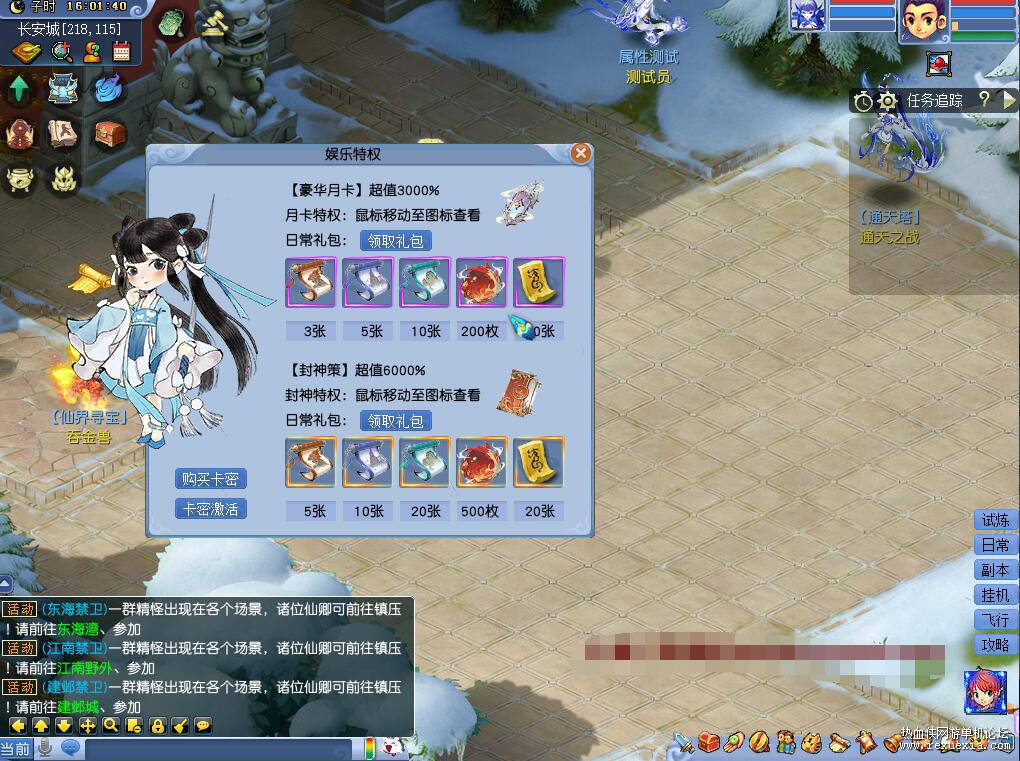Toggle the chat lock icon
1020x761 pixels.
[x=157, y=725]
